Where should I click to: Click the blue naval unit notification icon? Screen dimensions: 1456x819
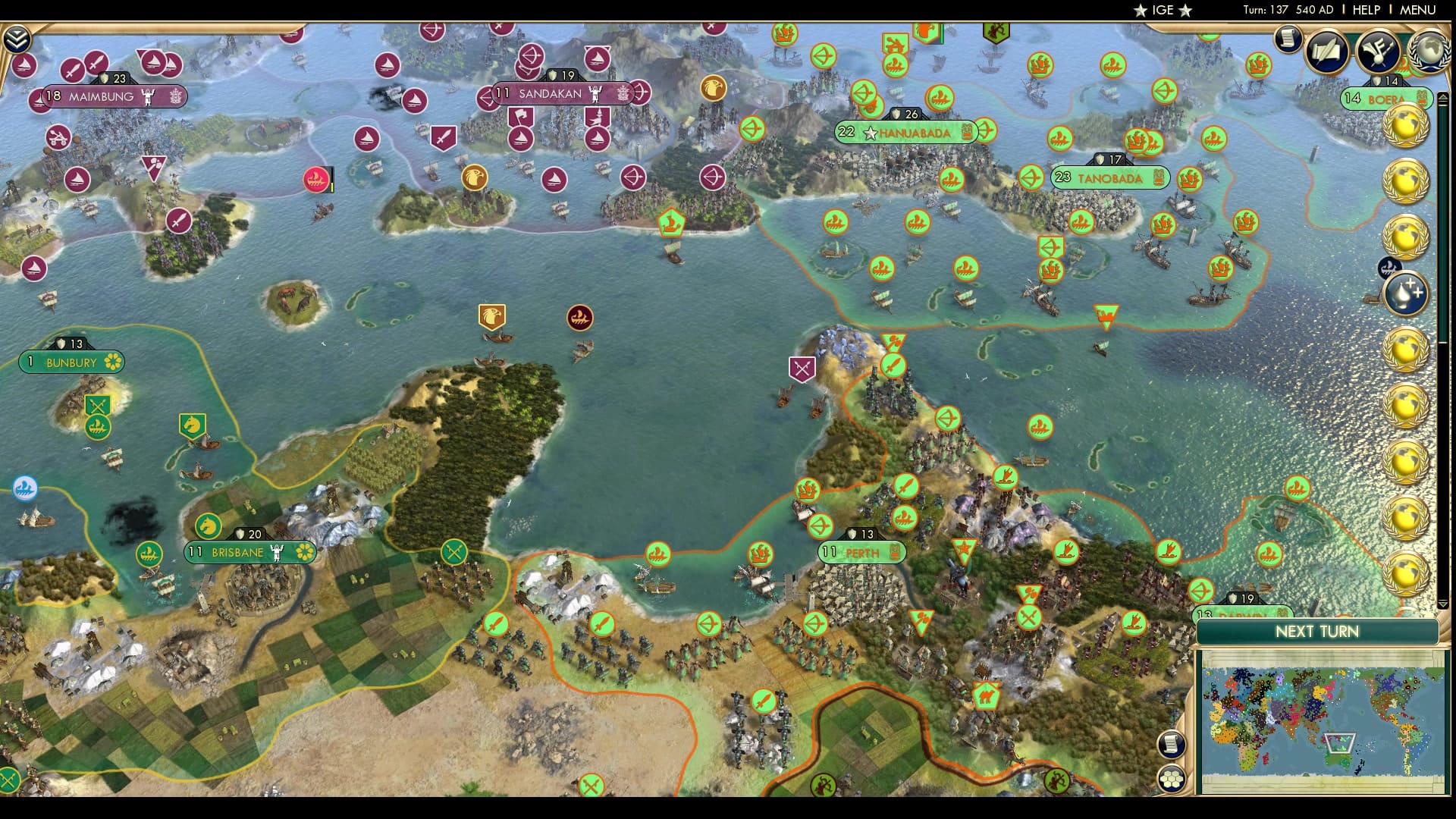pyautogui.click(x=1390, y=267)
